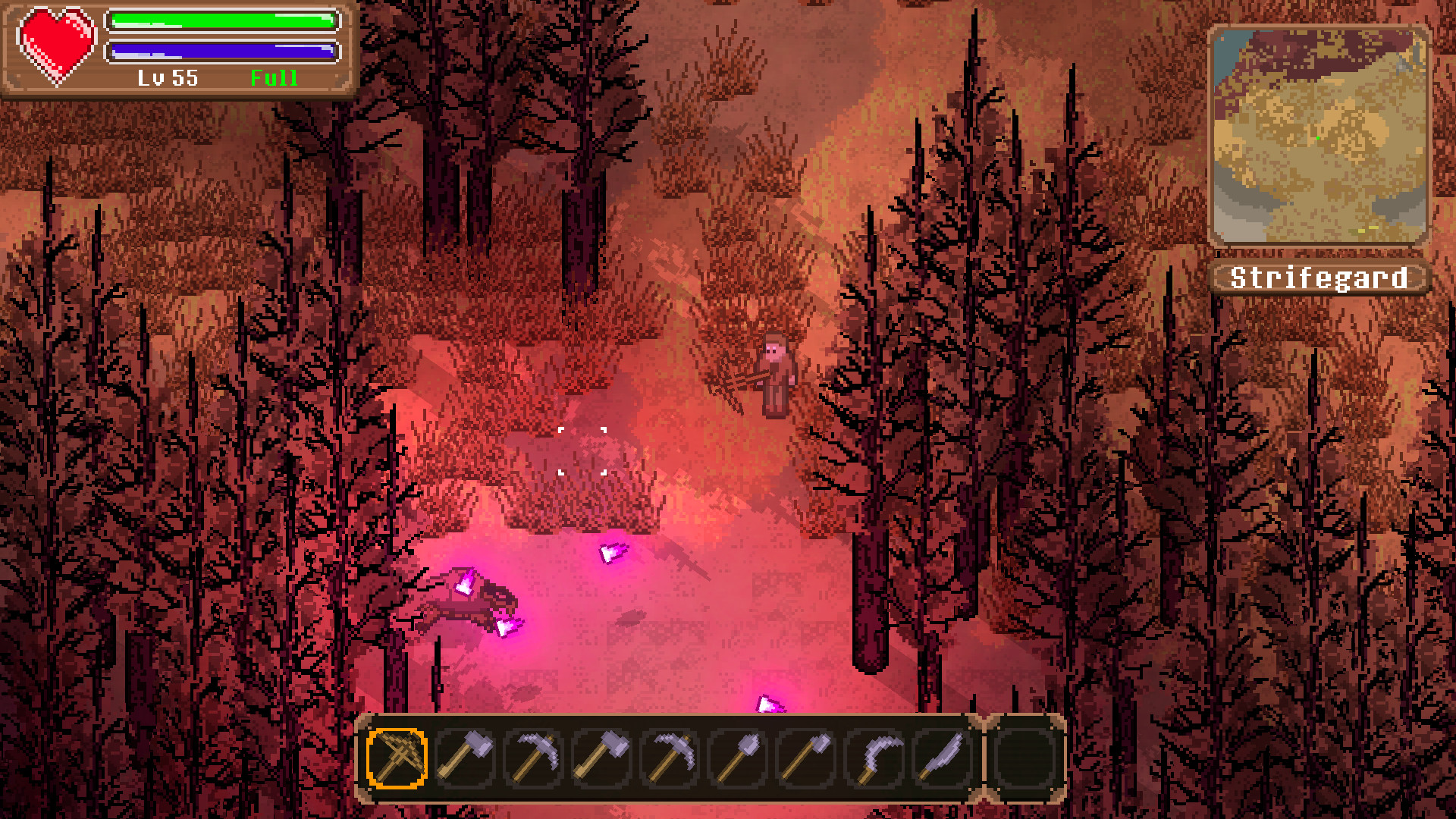Click the white targeting reticle in the clearing
Viewport: 1456px width, 819px height.
pos(582,453)
